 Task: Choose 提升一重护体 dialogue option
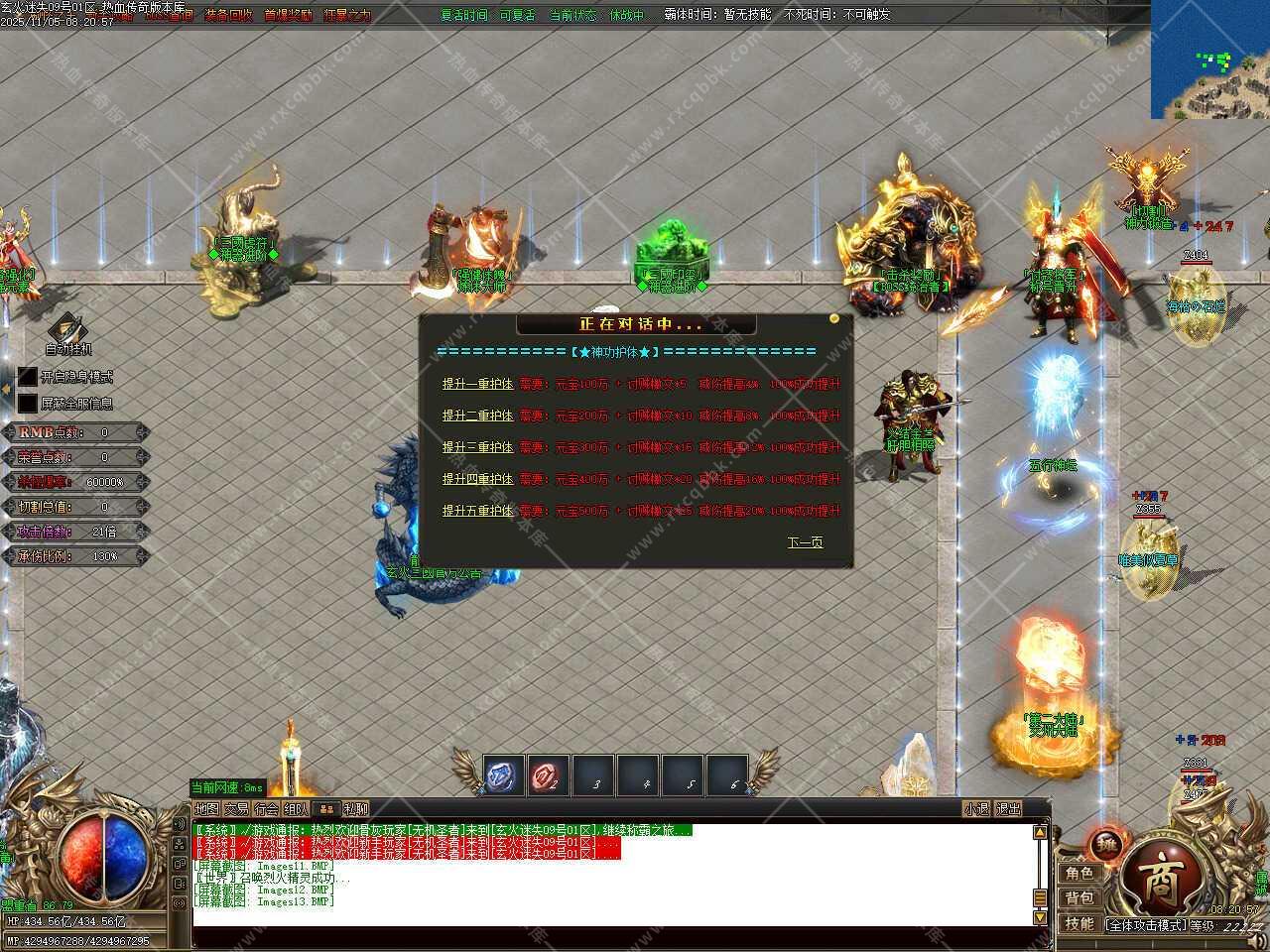[477, 384]
